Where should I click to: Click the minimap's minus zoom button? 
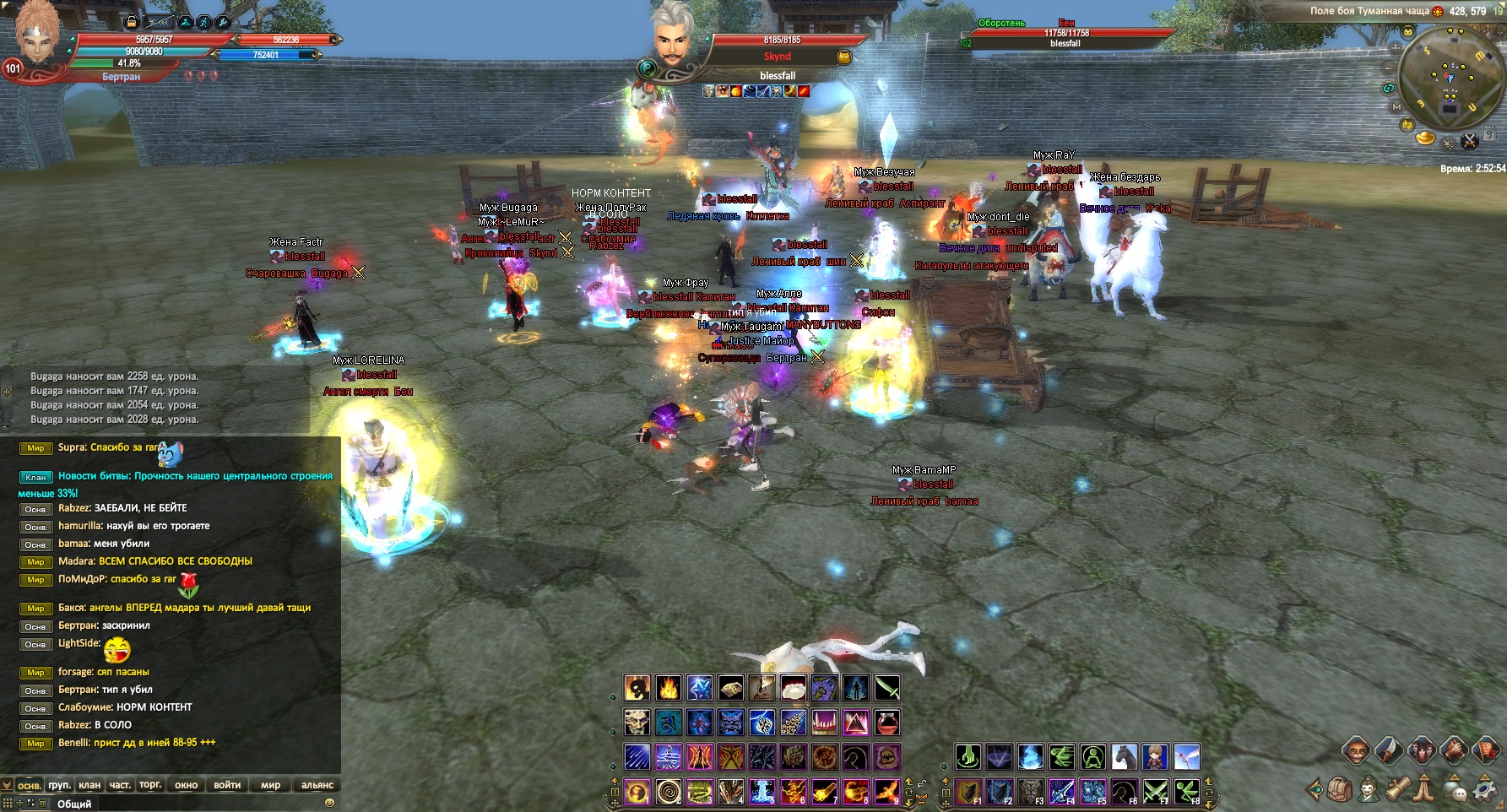[1390, 68]
